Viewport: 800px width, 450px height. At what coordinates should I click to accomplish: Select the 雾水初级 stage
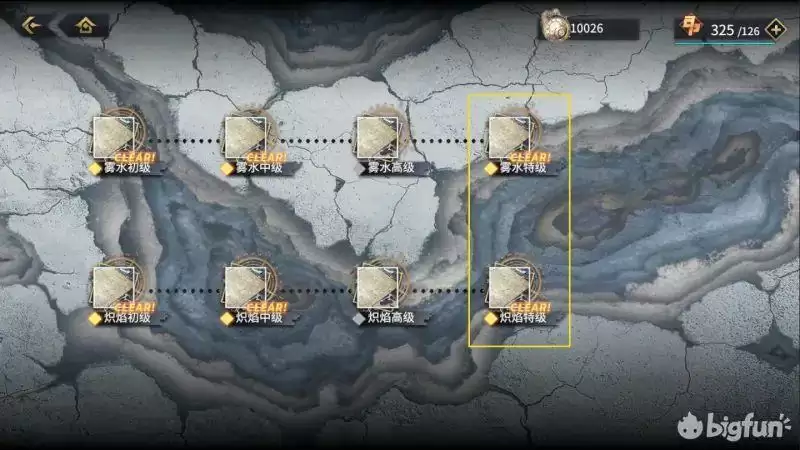click(117, 138)
